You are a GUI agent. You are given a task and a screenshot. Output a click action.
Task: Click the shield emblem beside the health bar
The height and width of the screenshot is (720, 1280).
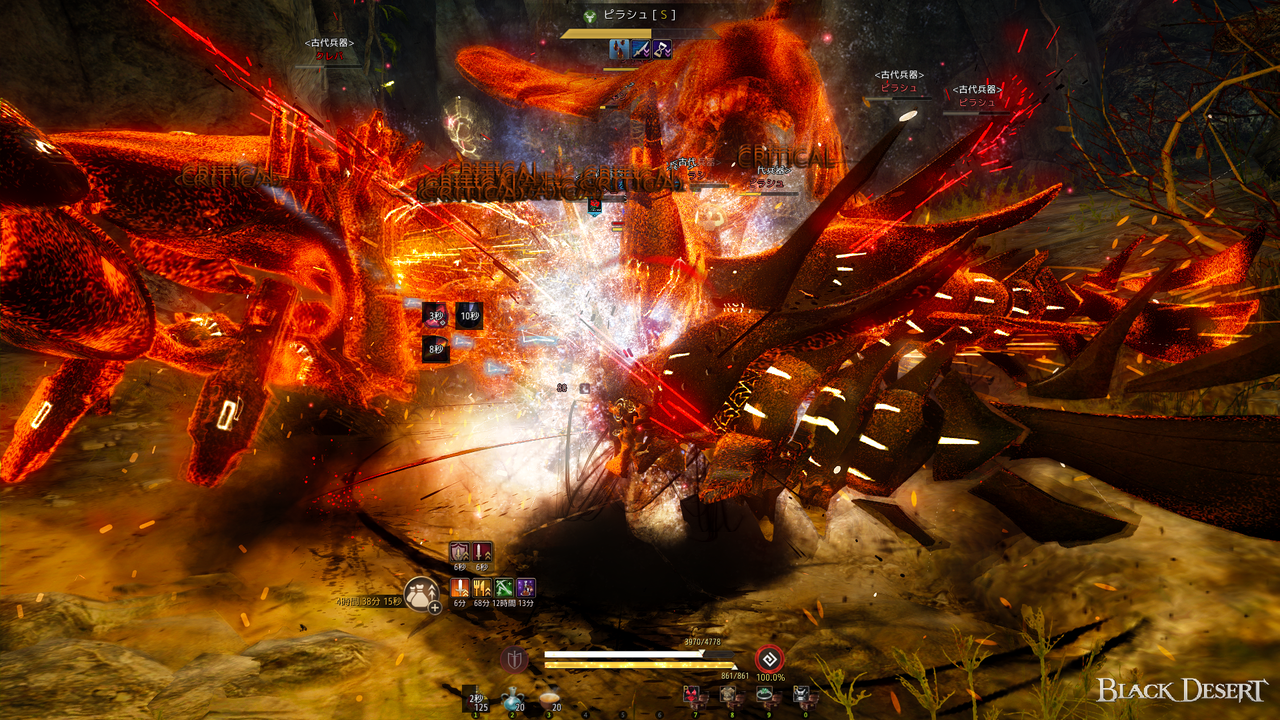514,659
